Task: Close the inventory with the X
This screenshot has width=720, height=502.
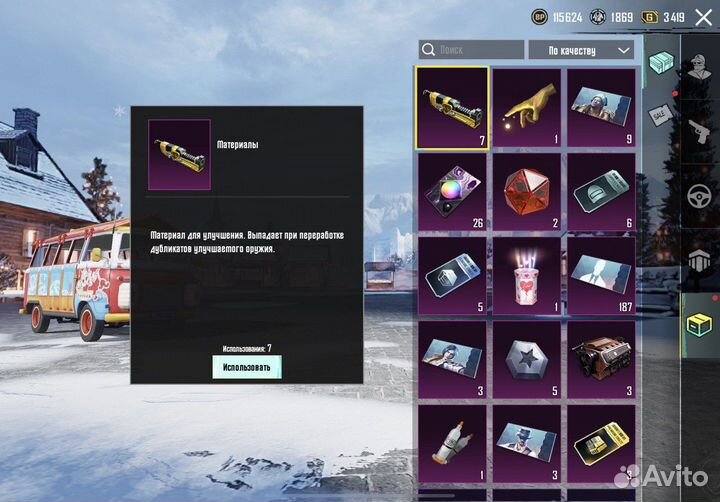Action: pos(704,16)
